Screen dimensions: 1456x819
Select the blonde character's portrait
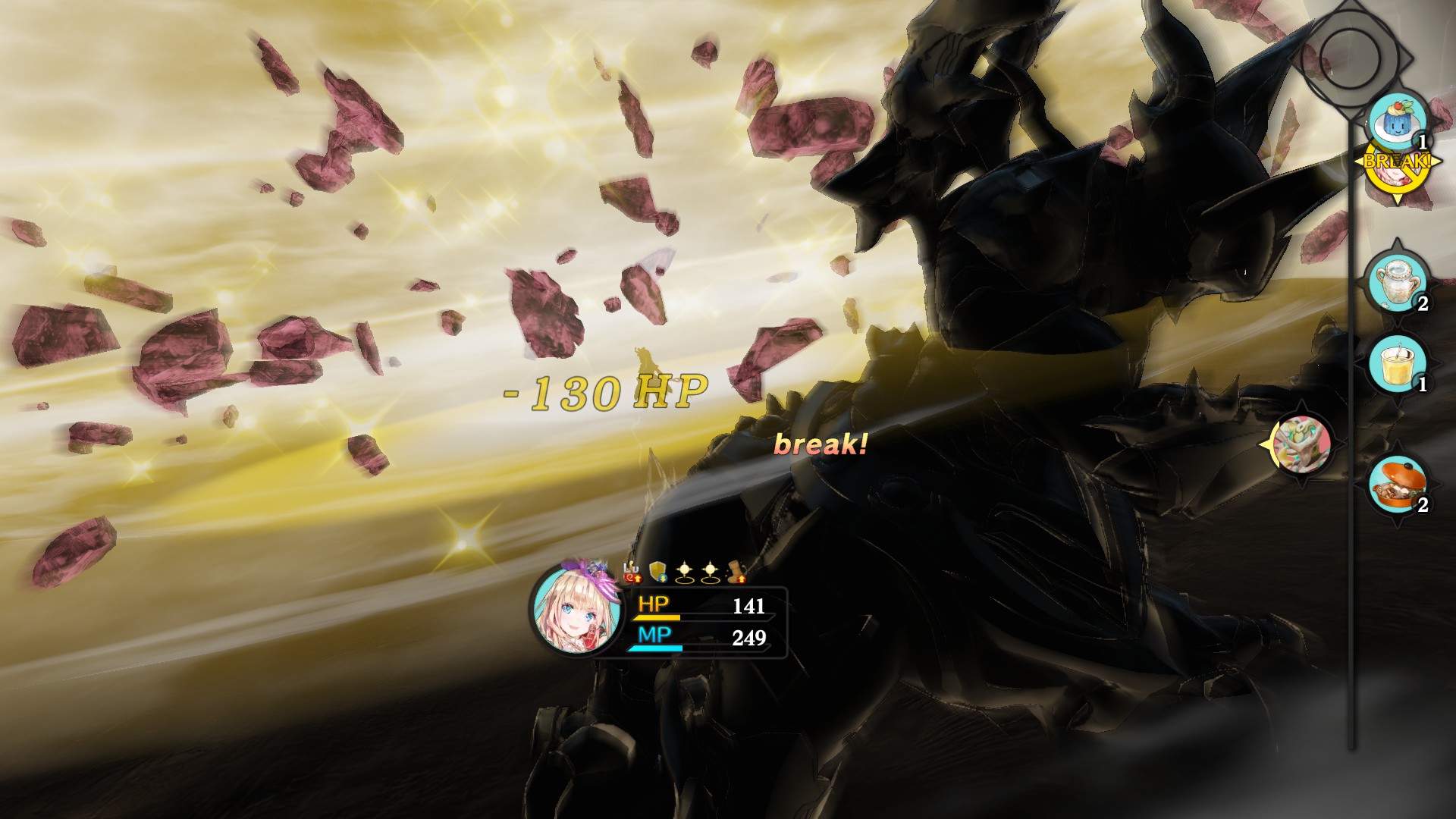566,608
